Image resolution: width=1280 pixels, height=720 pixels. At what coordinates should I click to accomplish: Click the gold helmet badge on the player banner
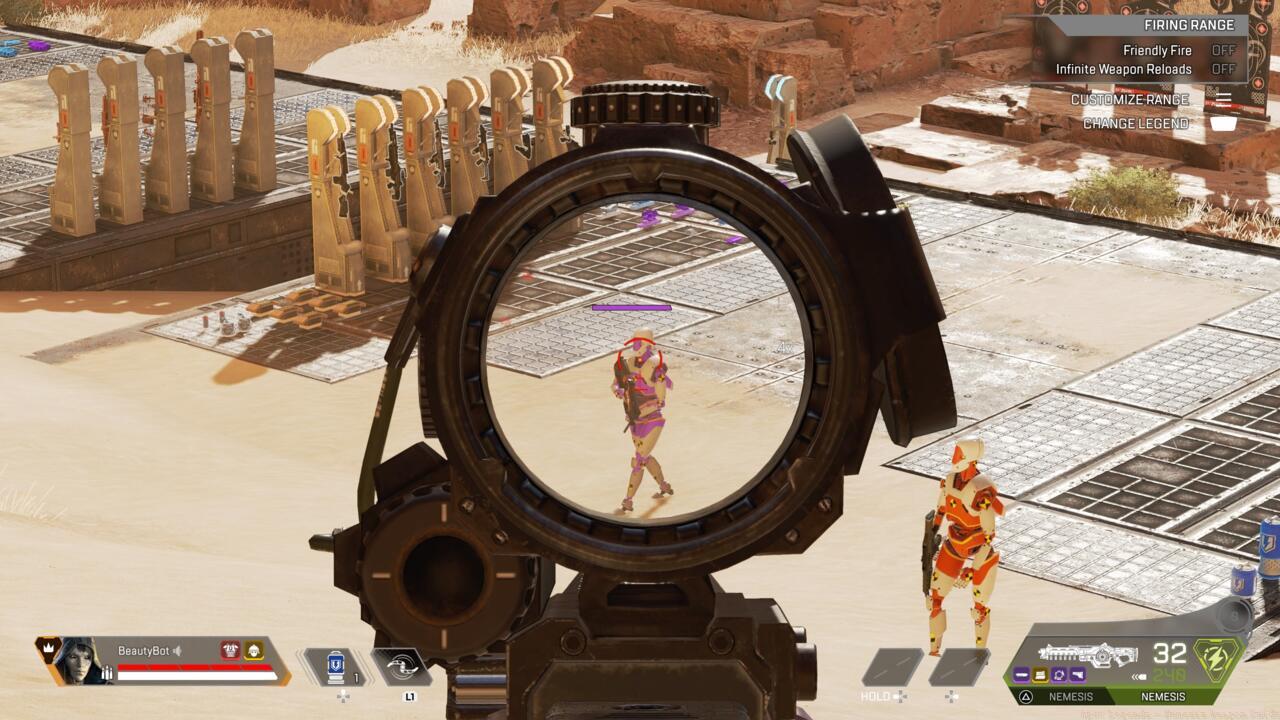point(254,648)
